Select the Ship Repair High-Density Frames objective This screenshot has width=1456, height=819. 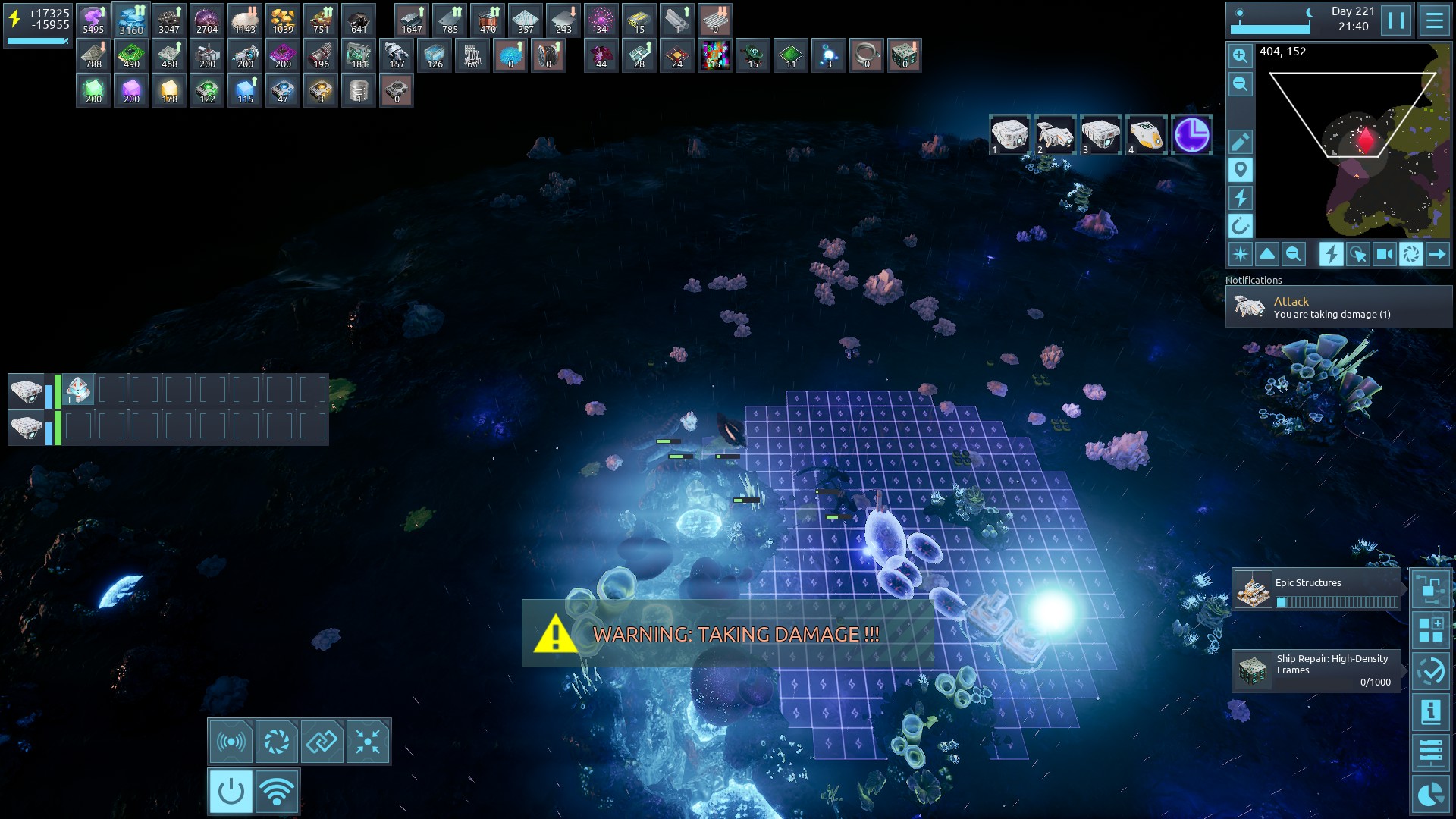pos(1317,670)
